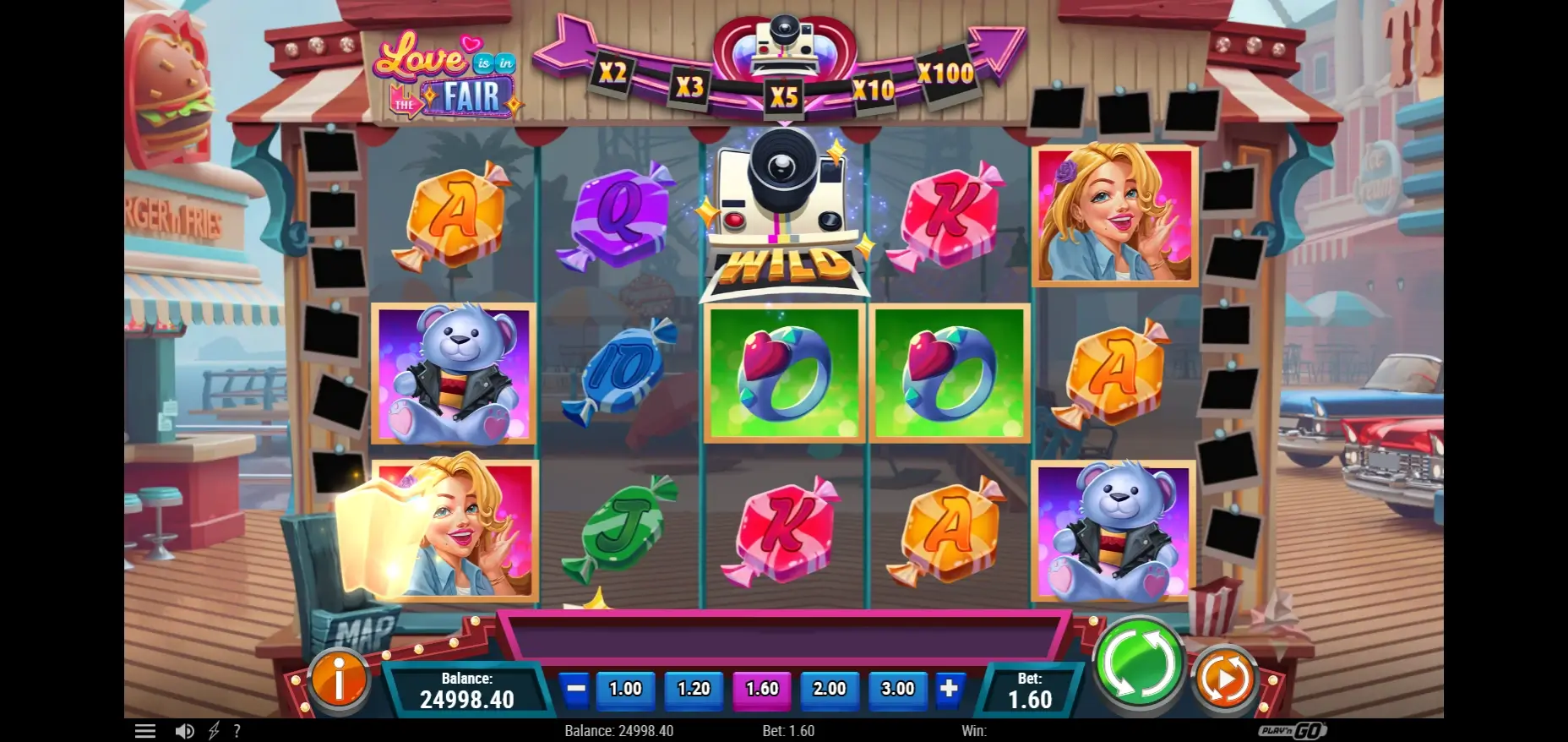Select the 1.00 bet amount
Image resolution: width=1568 pixels, height=742 pixels.
coord(625,689)
